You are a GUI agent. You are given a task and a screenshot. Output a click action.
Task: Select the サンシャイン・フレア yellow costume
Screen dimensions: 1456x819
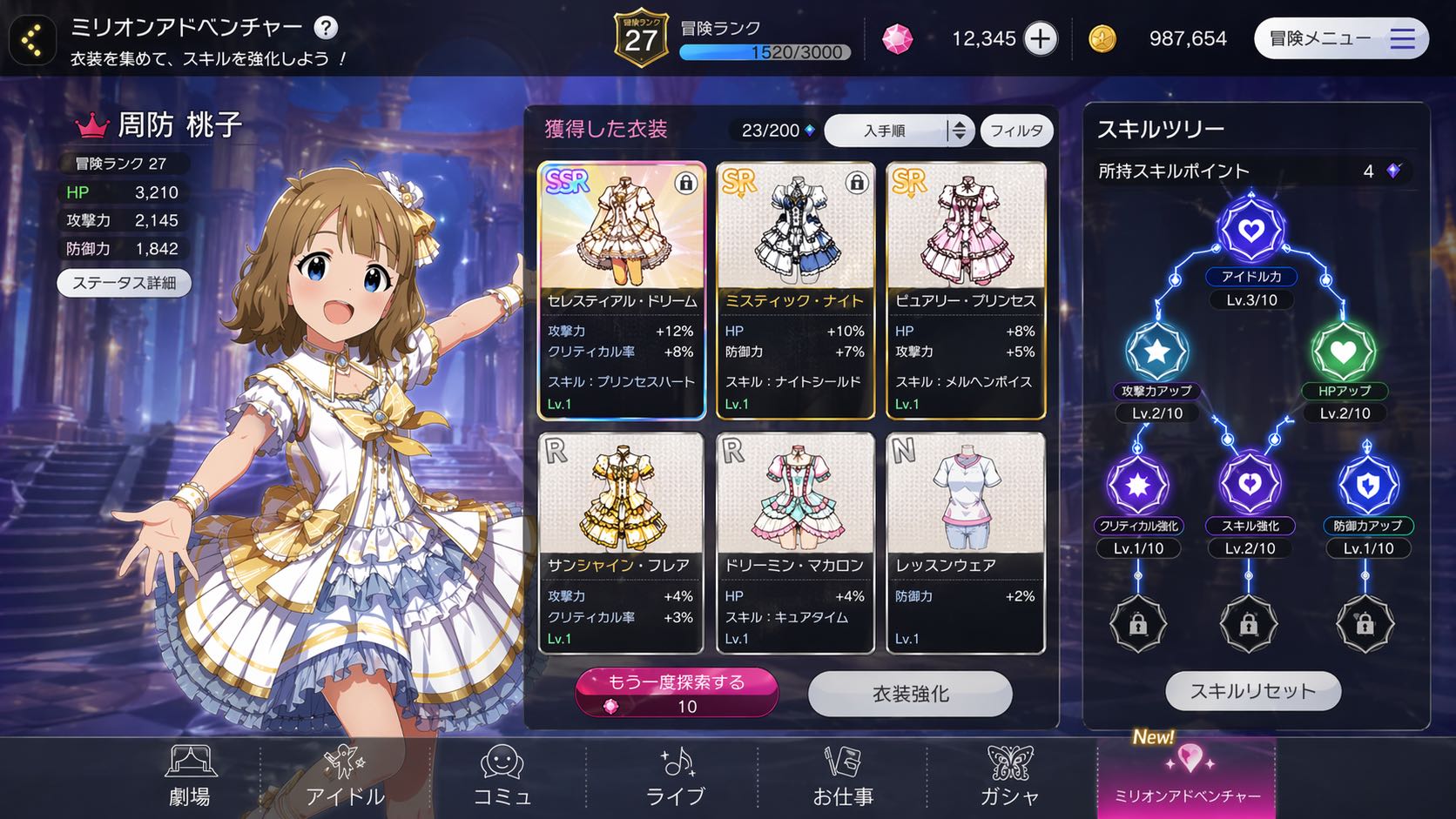[621, 543]
